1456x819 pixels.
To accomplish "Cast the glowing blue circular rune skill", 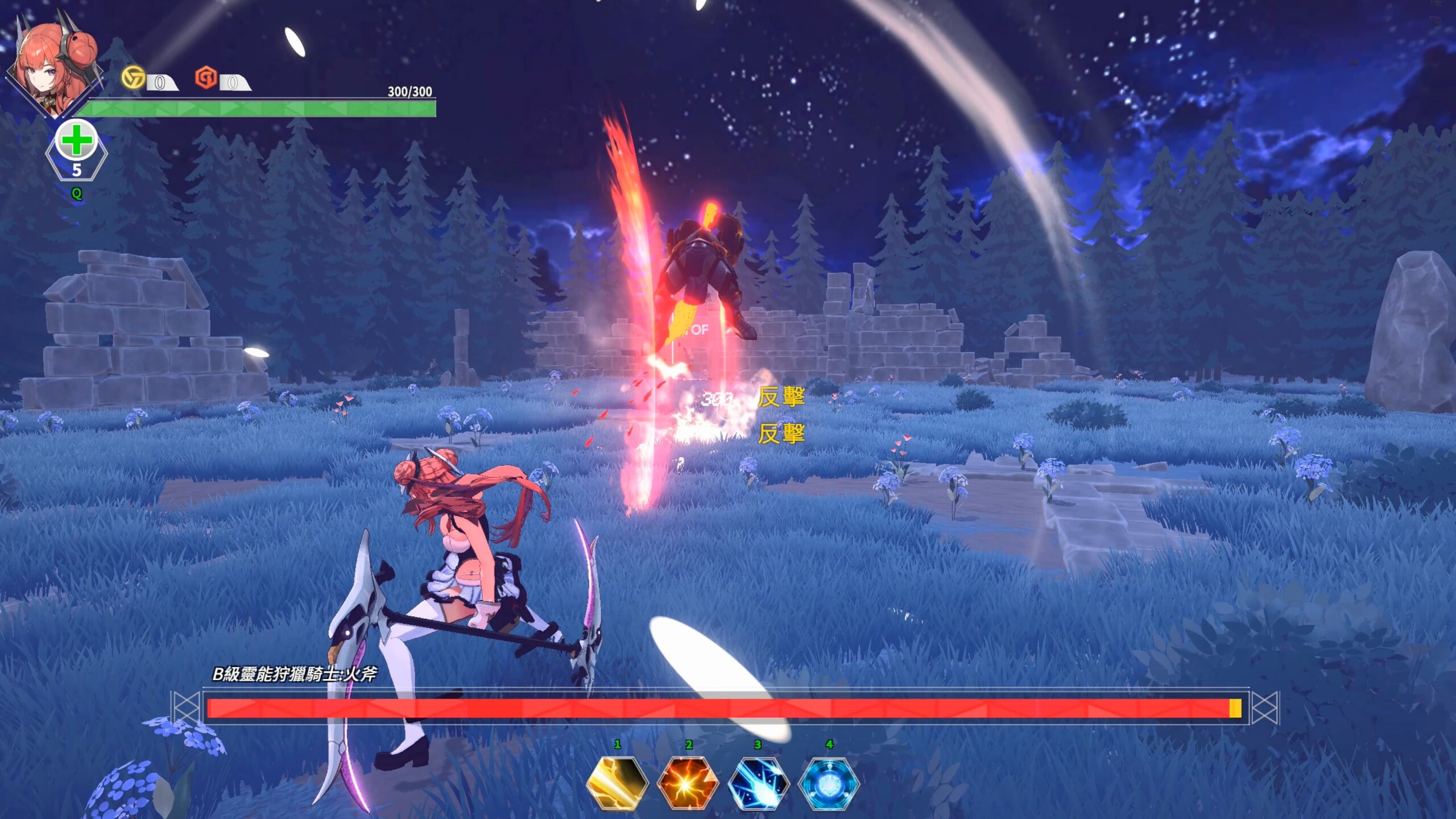I will click(x=829, y=784).
